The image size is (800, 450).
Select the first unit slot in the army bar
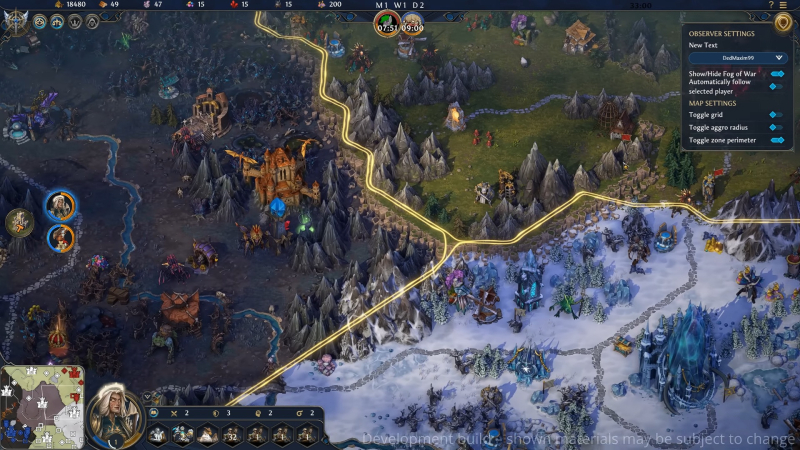[159, 434]
